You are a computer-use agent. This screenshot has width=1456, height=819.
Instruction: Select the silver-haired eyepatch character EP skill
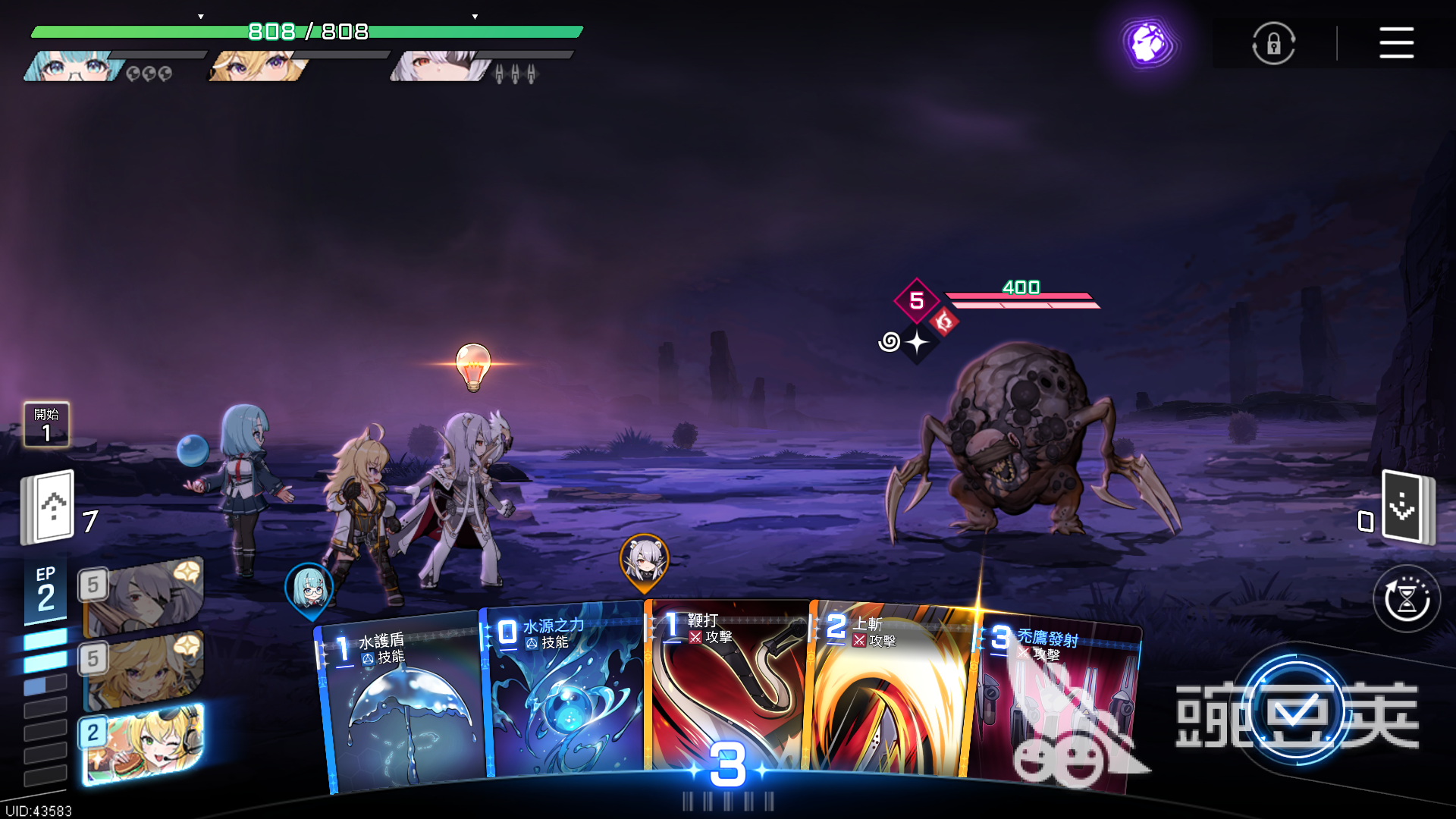point(143,597)
